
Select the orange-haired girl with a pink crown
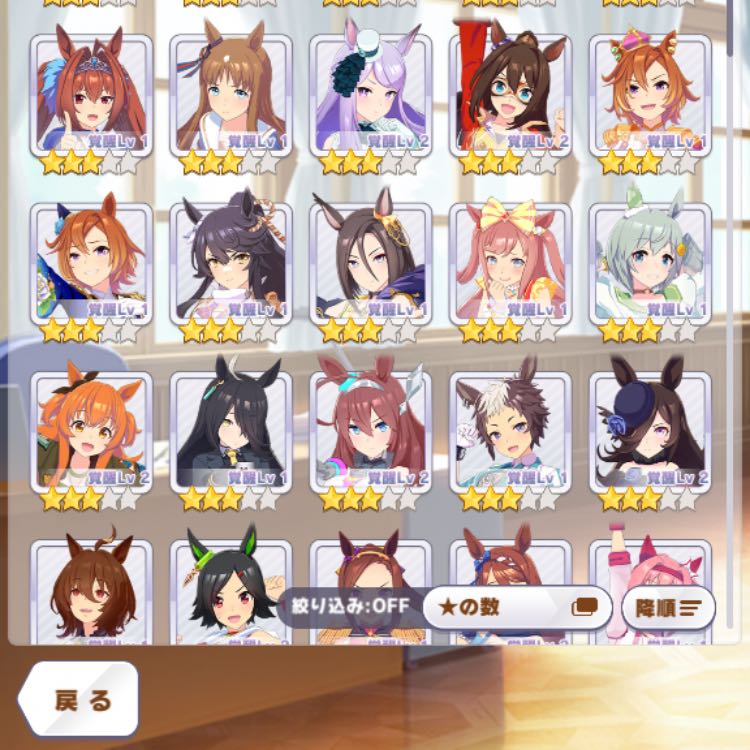click(650, 95)
